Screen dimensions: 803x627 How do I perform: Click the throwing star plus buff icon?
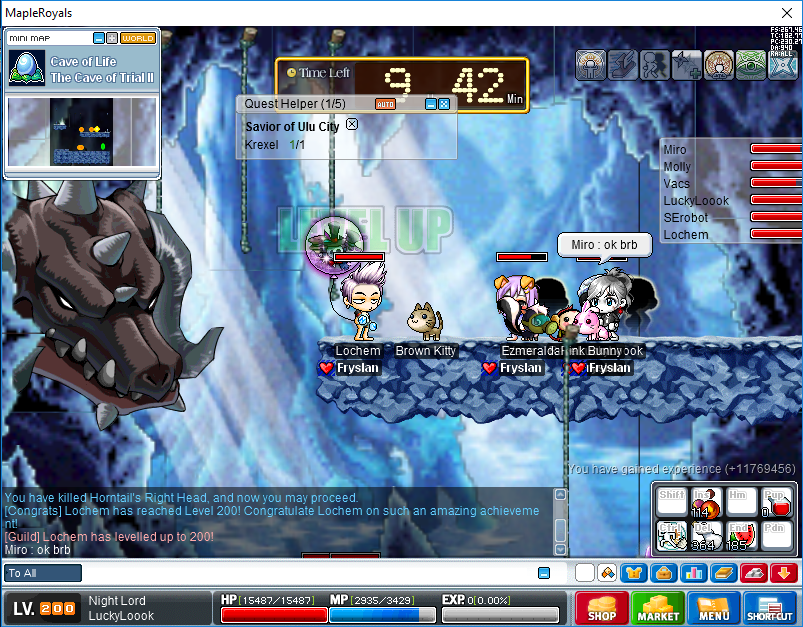coord(687,64)
